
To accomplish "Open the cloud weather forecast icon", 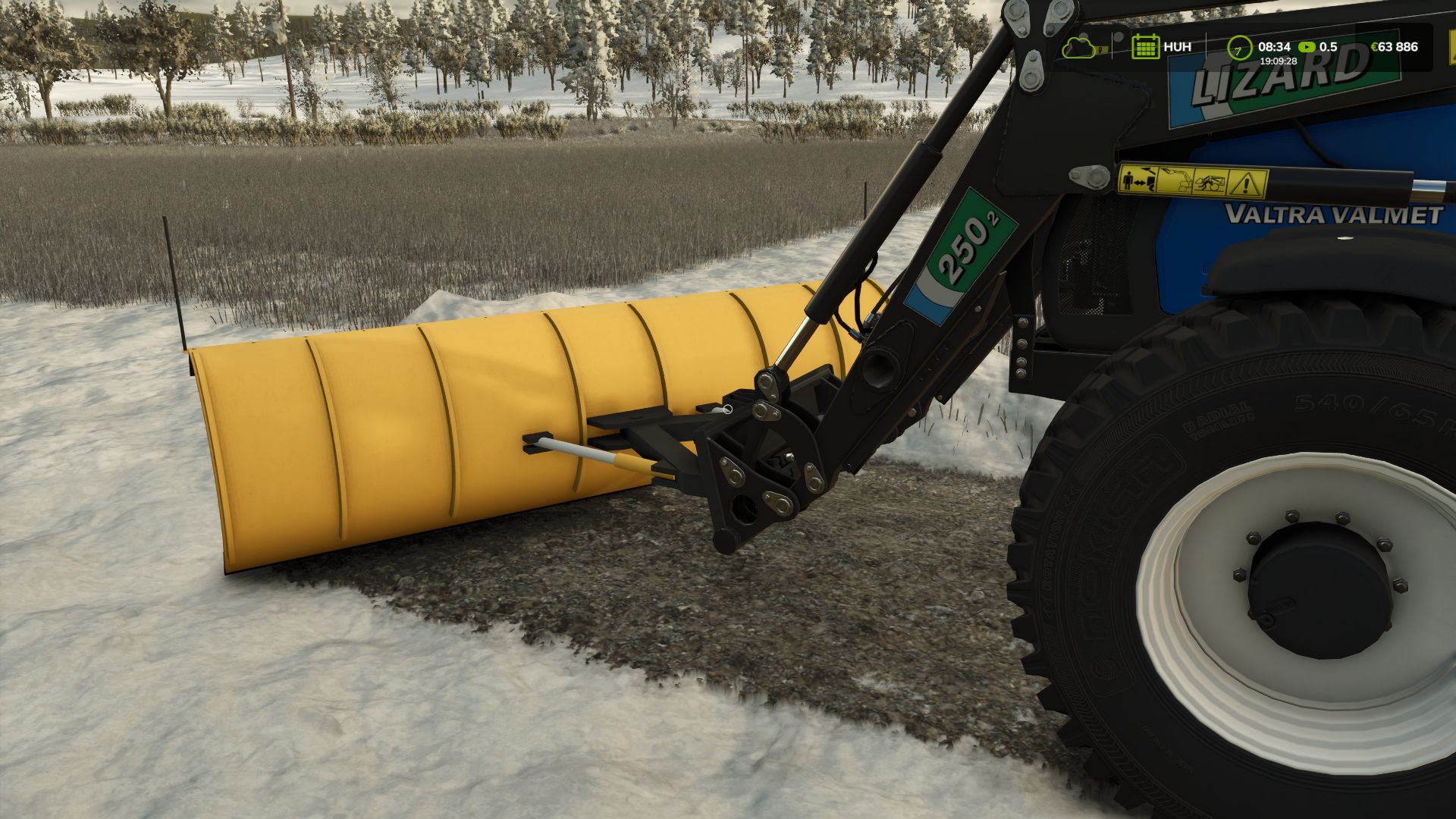I will 1078,47.
